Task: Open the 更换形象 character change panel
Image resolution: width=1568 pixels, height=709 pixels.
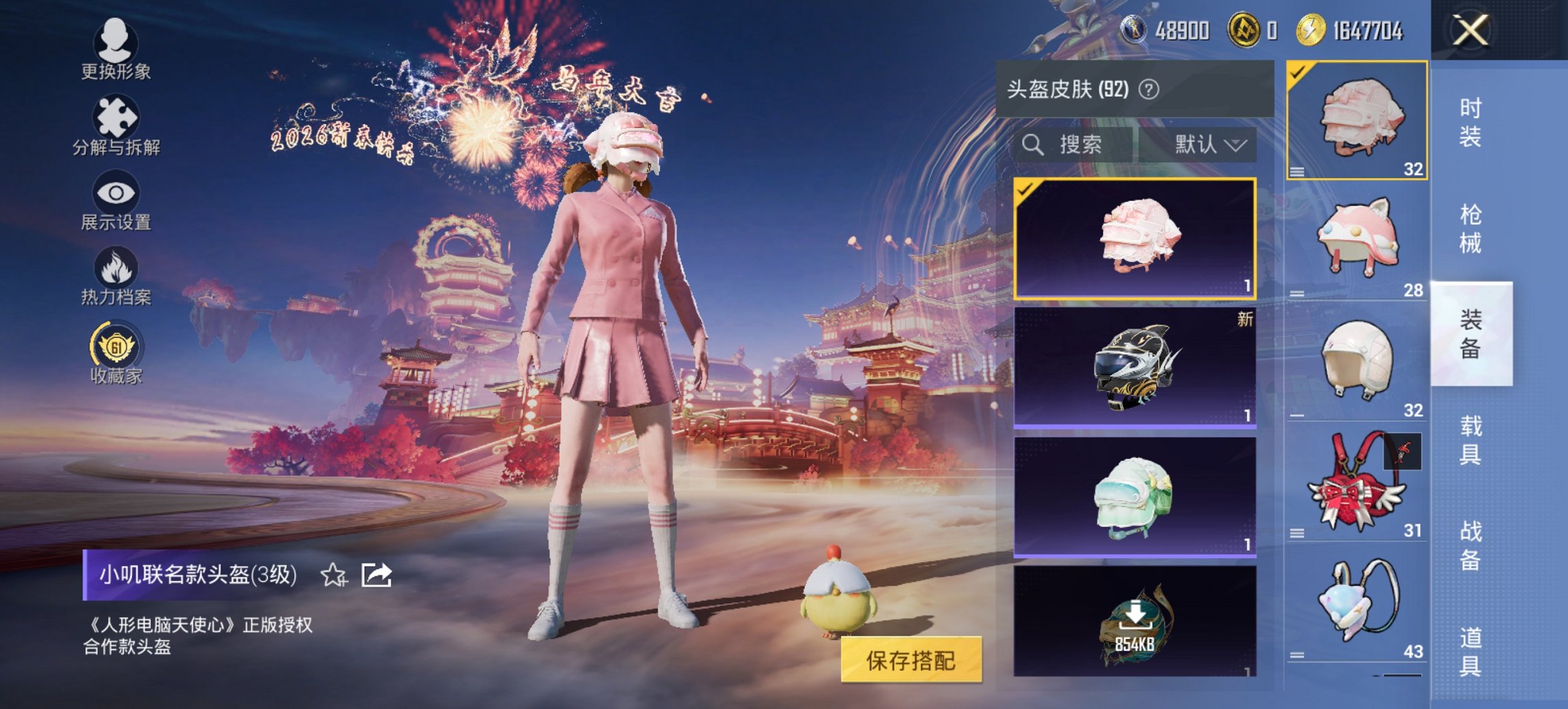Action: tap(116, 51)
